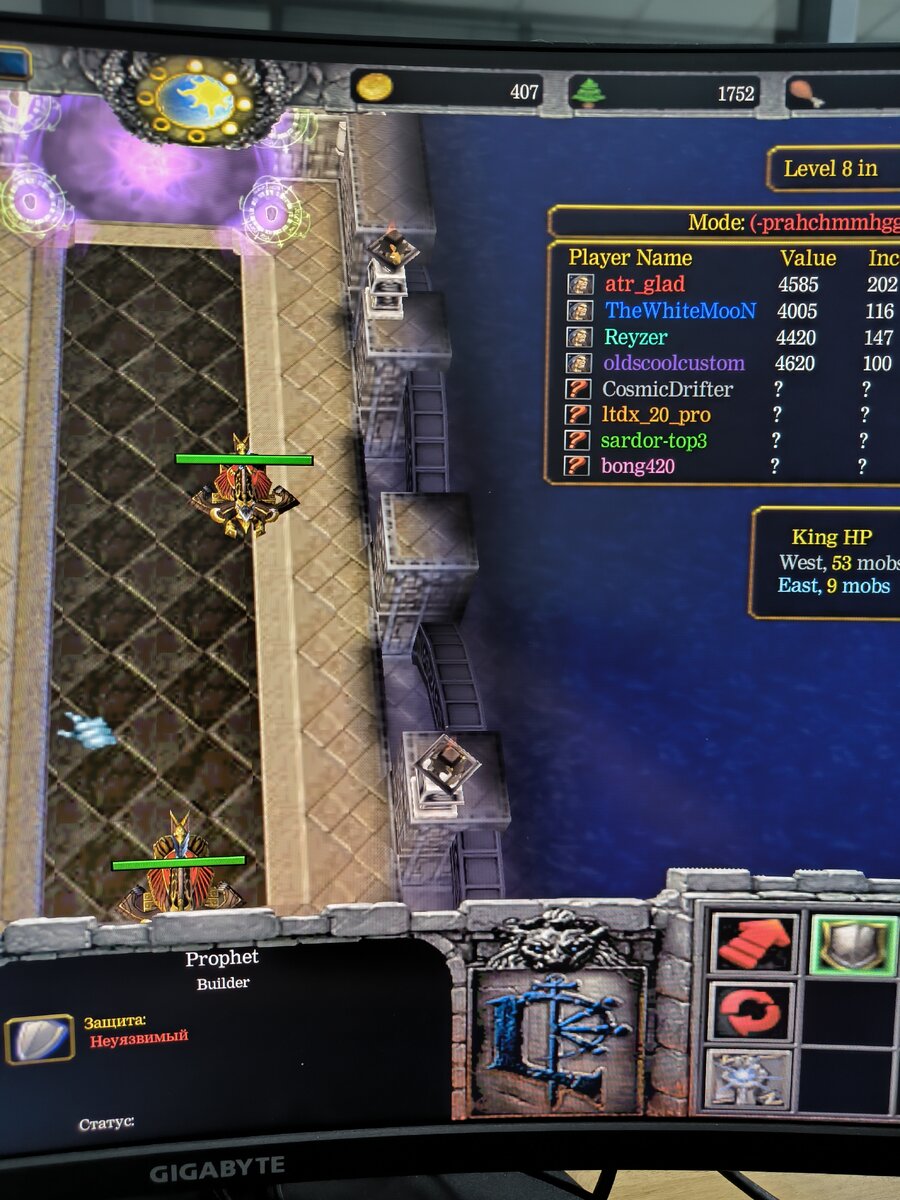Activate the red upward arrow upgrade command

click(754, 942)
